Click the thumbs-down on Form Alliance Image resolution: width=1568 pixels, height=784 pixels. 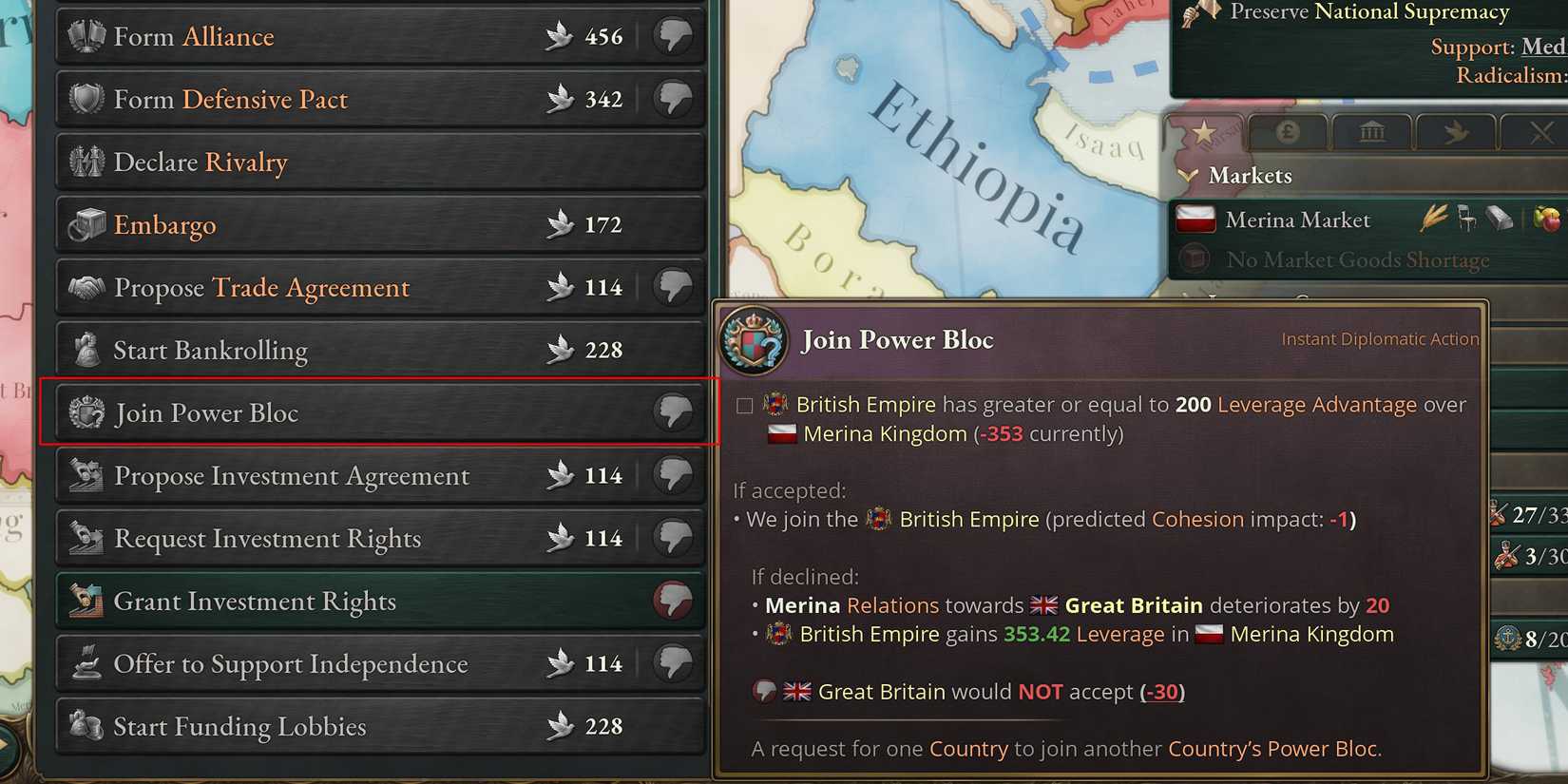click(x=673, y=36)
